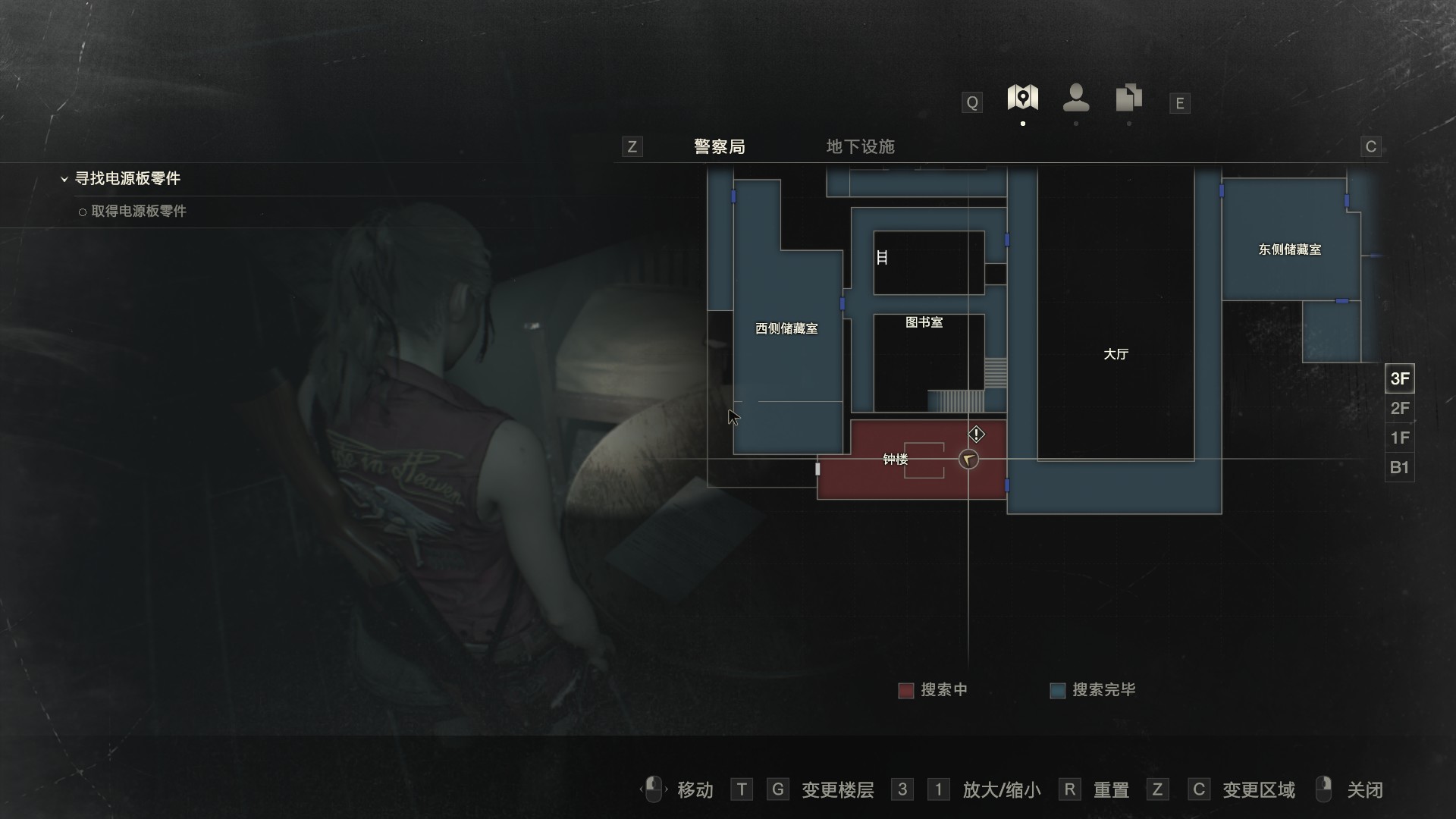Image resolution: width=1456 pixels, height=819 pixels.
Task: View basement floor B1
Action: pyautogui.click(x=1399, y=467)
